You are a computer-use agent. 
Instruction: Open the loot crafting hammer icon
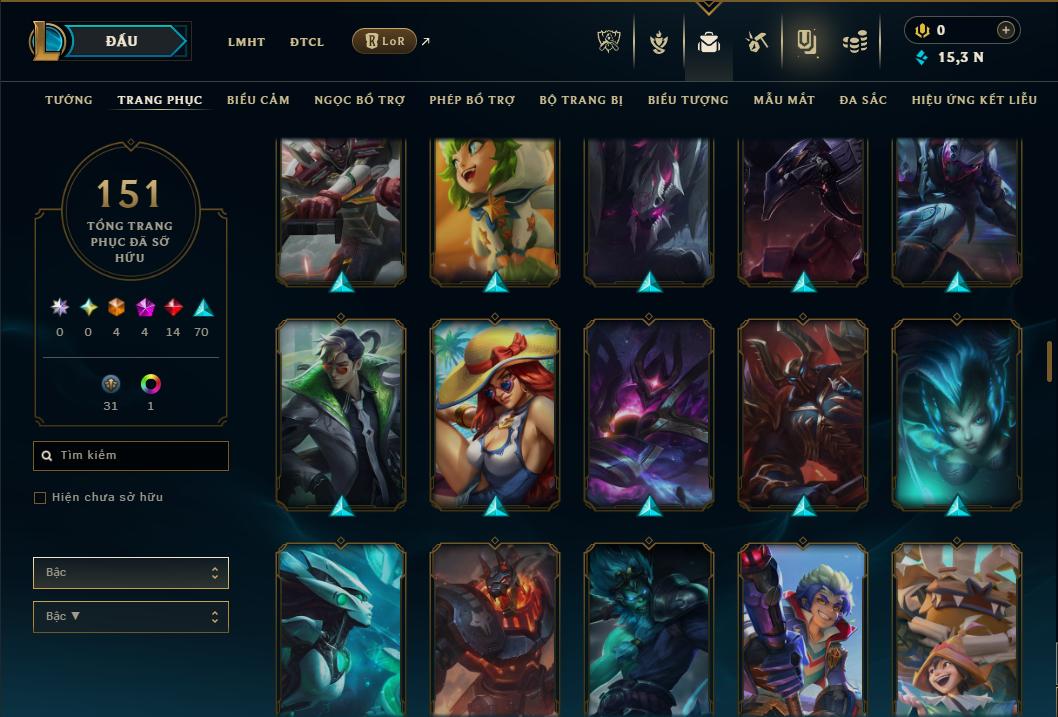click(x=756, y=42)
